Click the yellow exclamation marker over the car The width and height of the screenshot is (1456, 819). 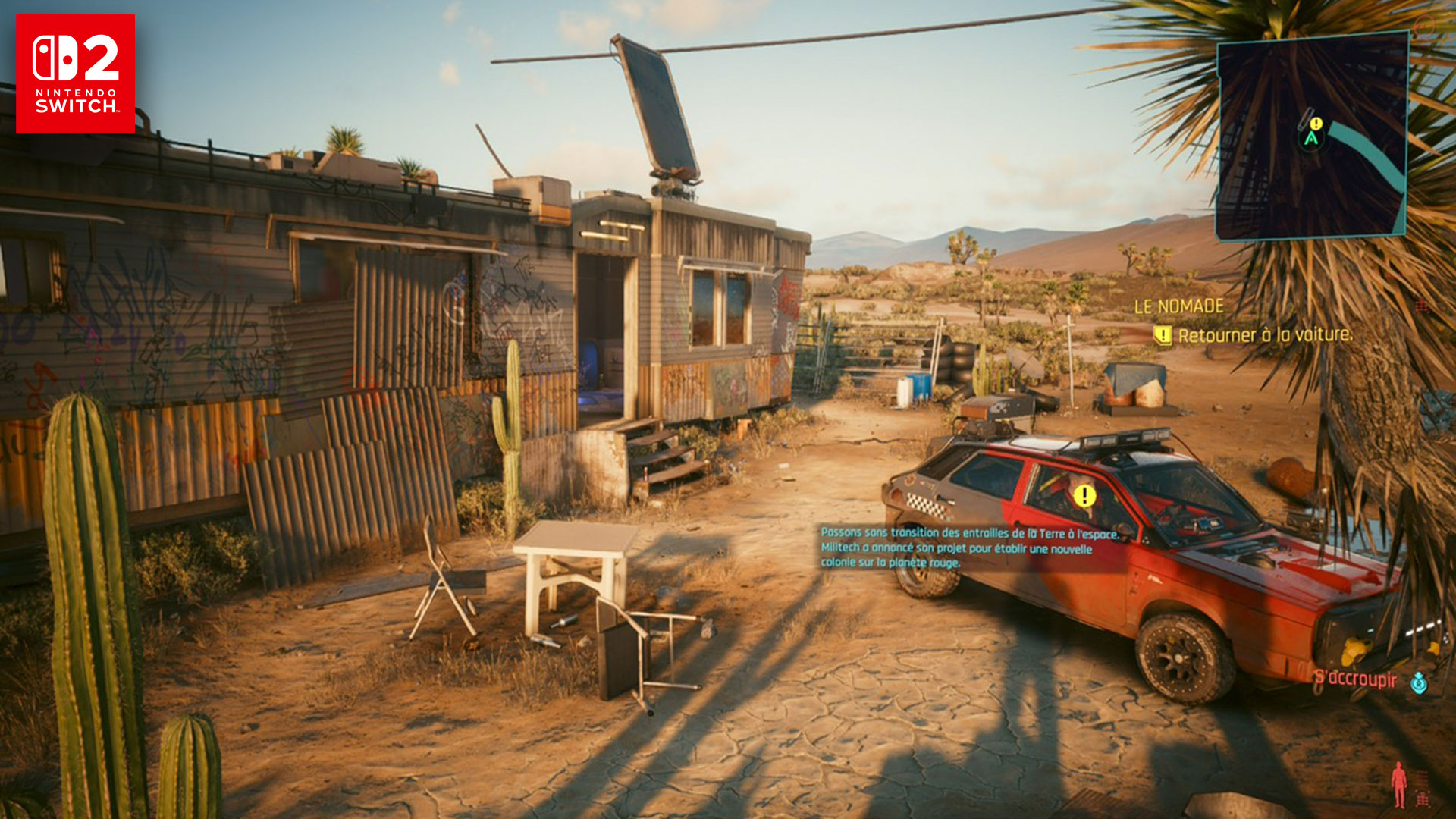(1084, 496)
